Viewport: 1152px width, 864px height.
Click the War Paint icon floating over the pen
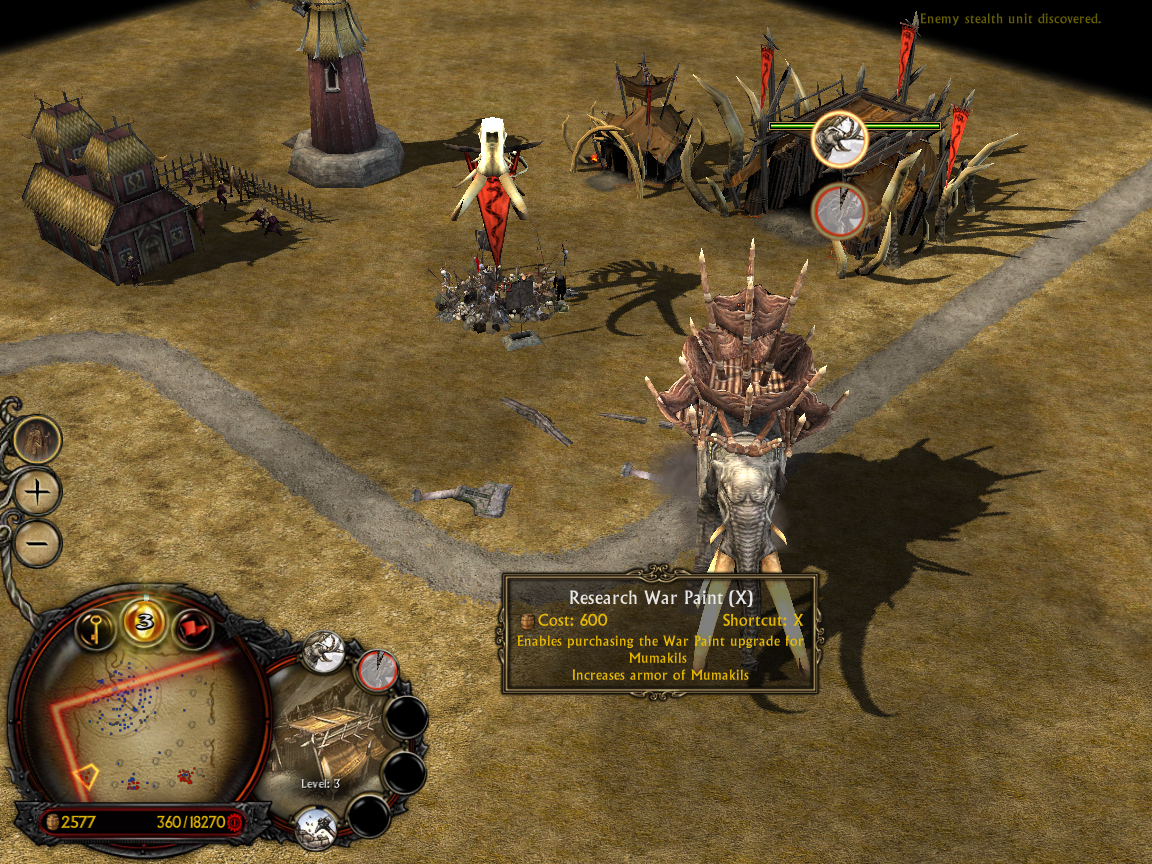coord(837,211)
